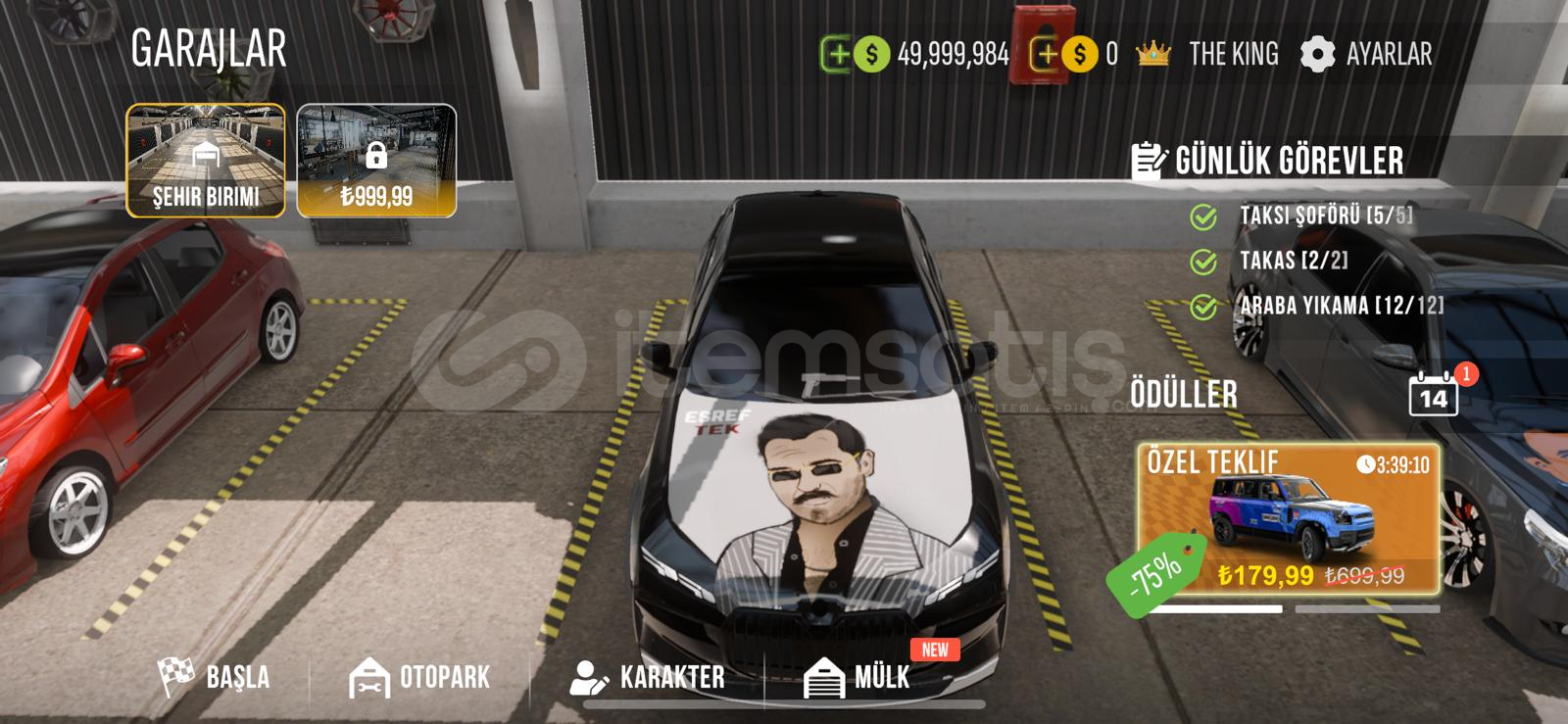The width and height of the screenshot is (1568, 724).
Task: Open the The King player profile
Action: pyautogui.click(x=1208, y=54)
